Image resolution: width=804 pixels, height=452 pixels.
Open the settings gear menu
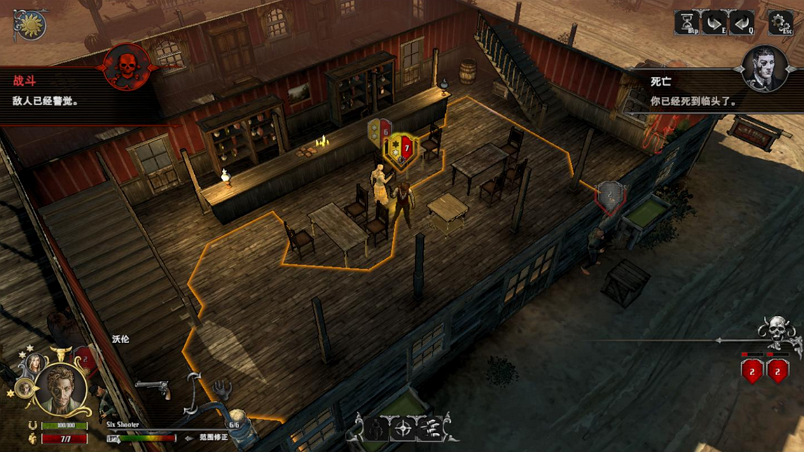(780, 21)
